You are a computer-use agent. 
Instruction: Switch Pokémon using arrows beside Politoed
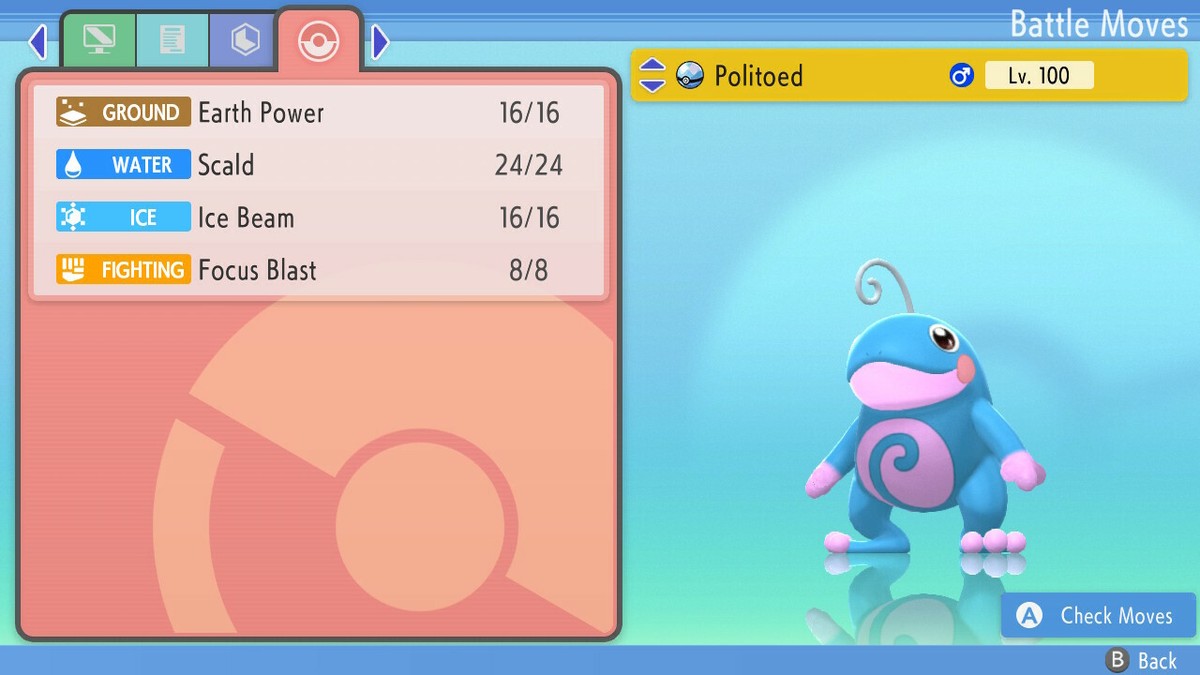click(652, 75)
